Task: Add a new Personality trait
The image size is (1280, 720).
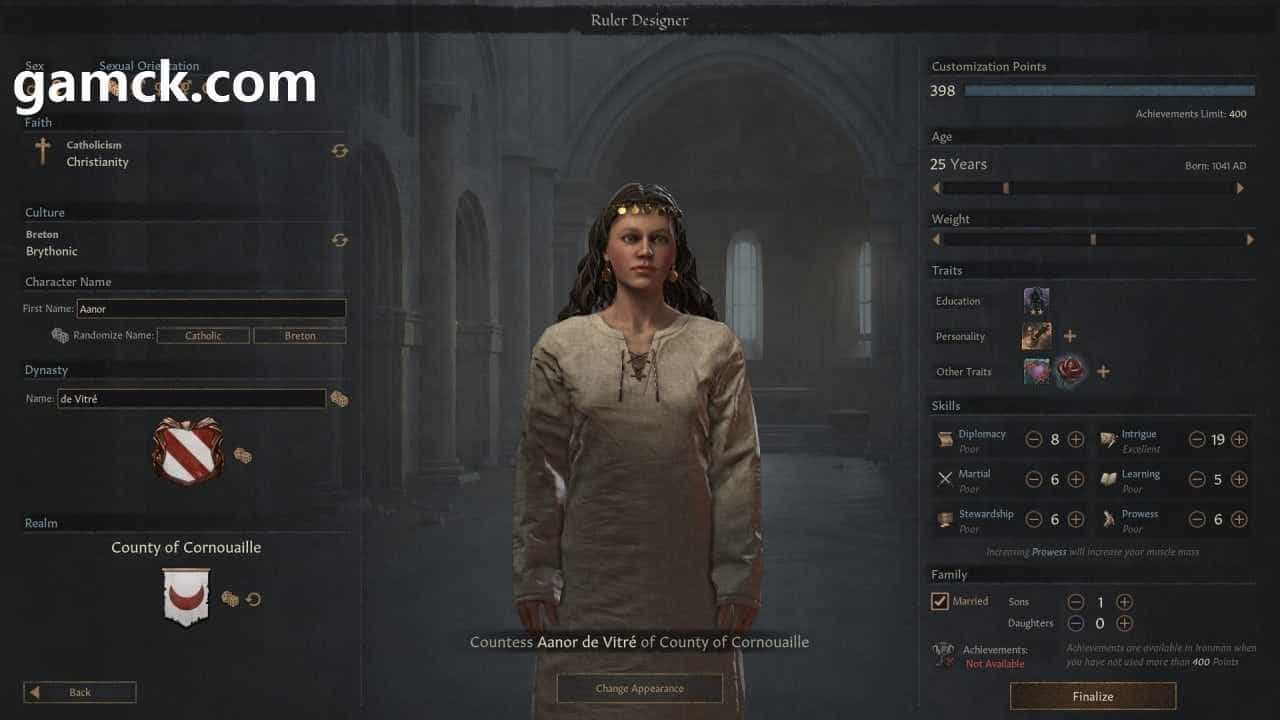Action: [x=1069, y=336]
